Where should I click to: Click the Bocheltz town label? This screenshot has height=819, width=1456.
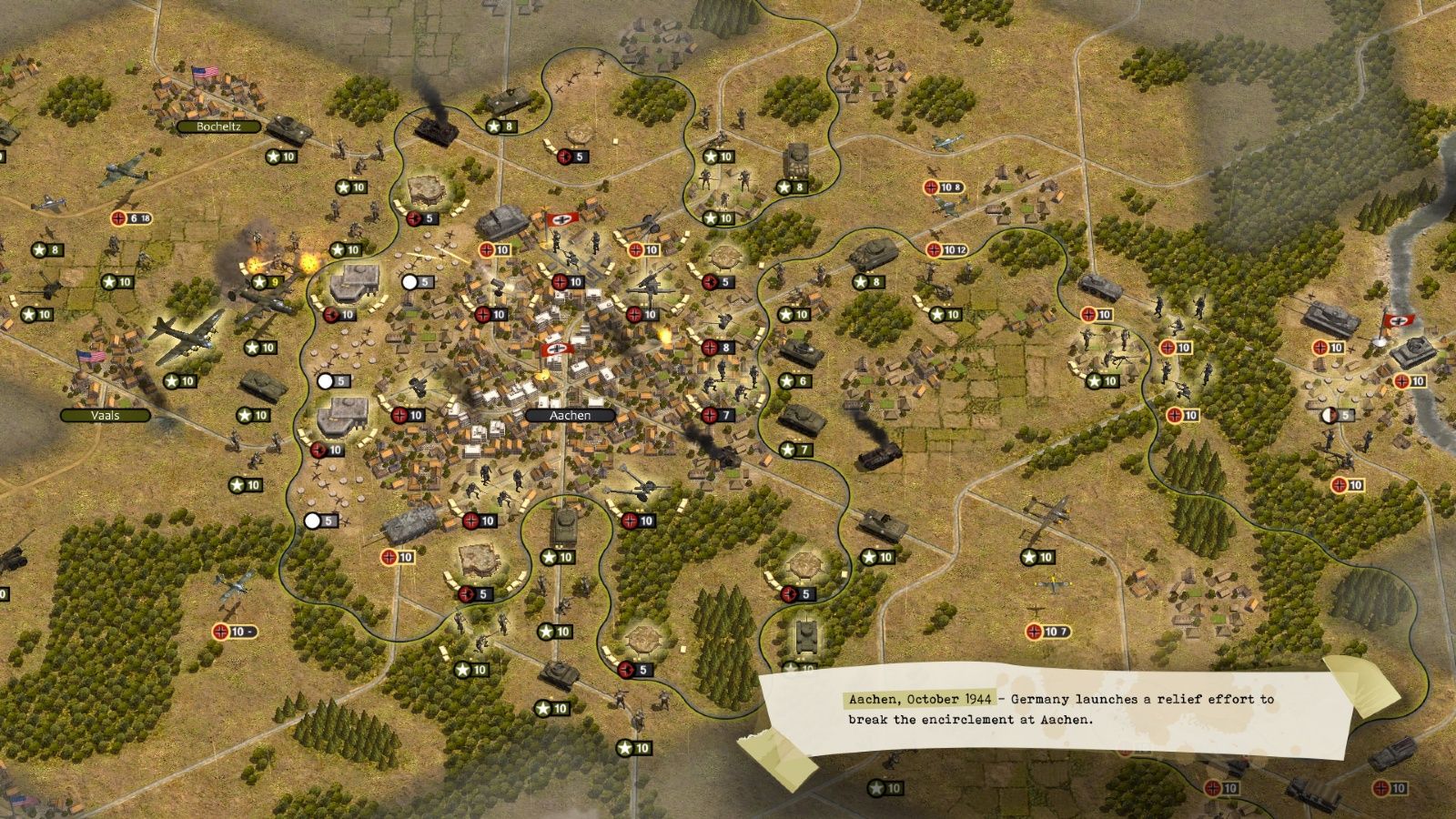tap(218, 127)
